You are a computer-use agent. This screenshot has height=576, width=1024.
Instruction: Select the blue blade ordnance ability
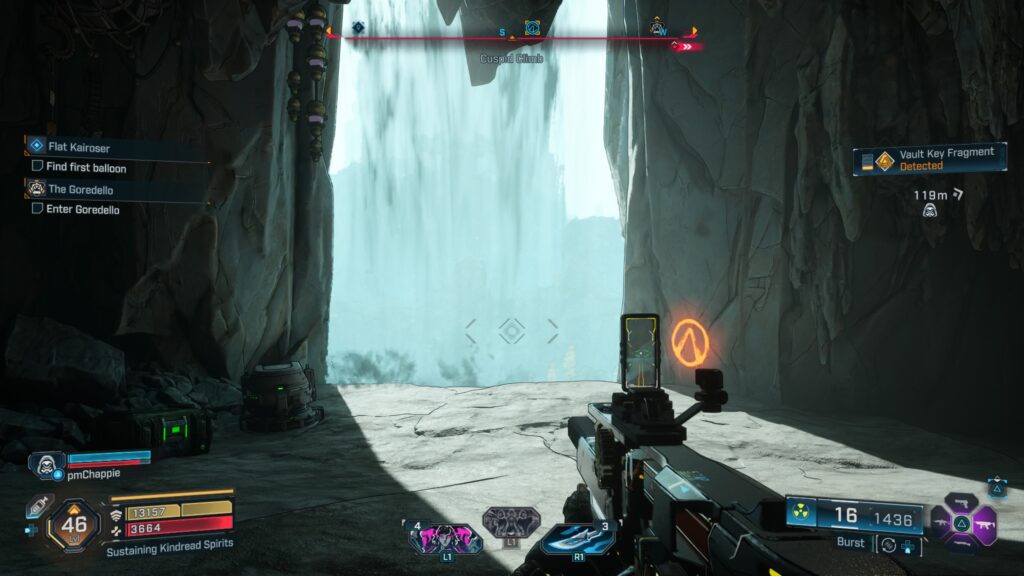coord(578,539)
